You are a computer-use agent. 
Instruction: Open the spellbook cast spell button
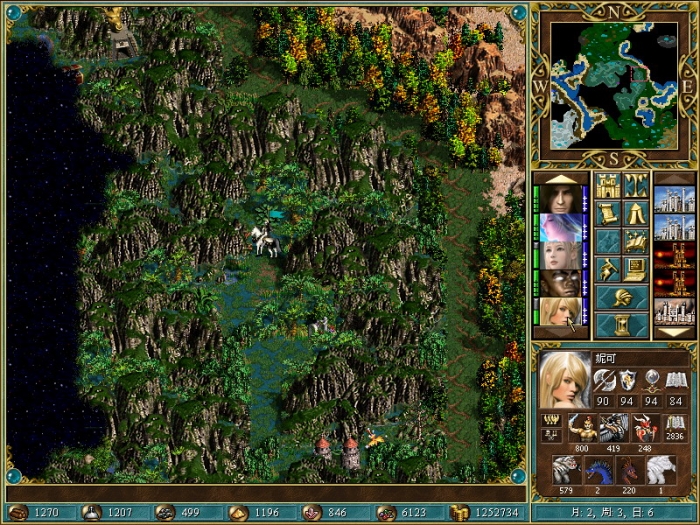[x=636, y=241]
